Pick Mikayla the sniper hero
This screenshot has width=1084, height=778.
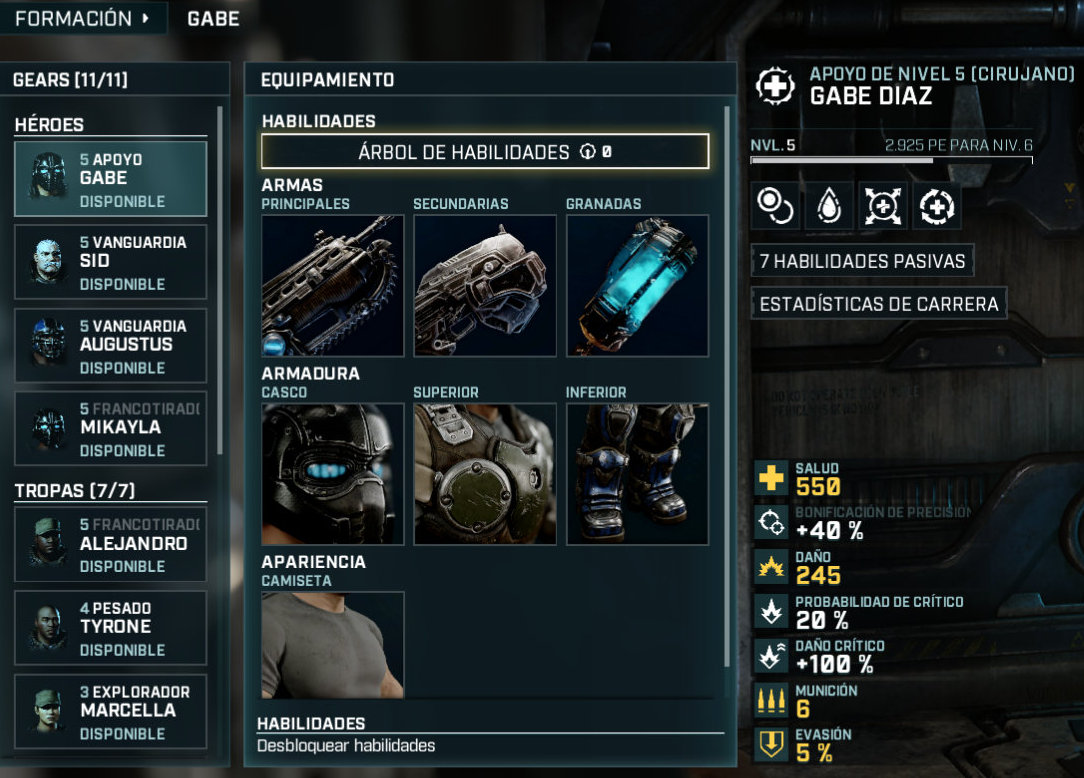pos(110,428)
